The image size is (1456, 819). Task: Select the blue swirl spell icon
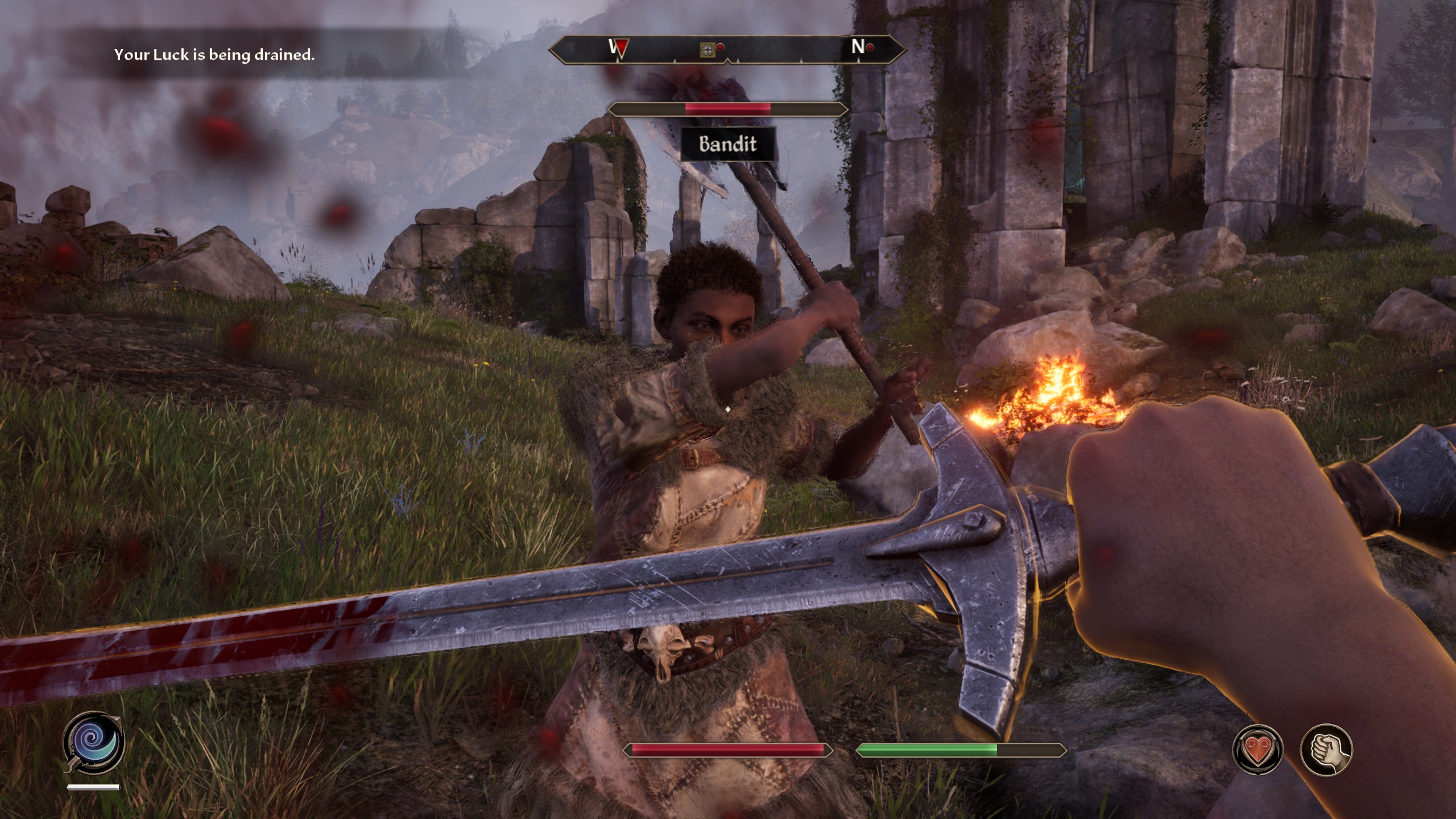click(94, 742)
